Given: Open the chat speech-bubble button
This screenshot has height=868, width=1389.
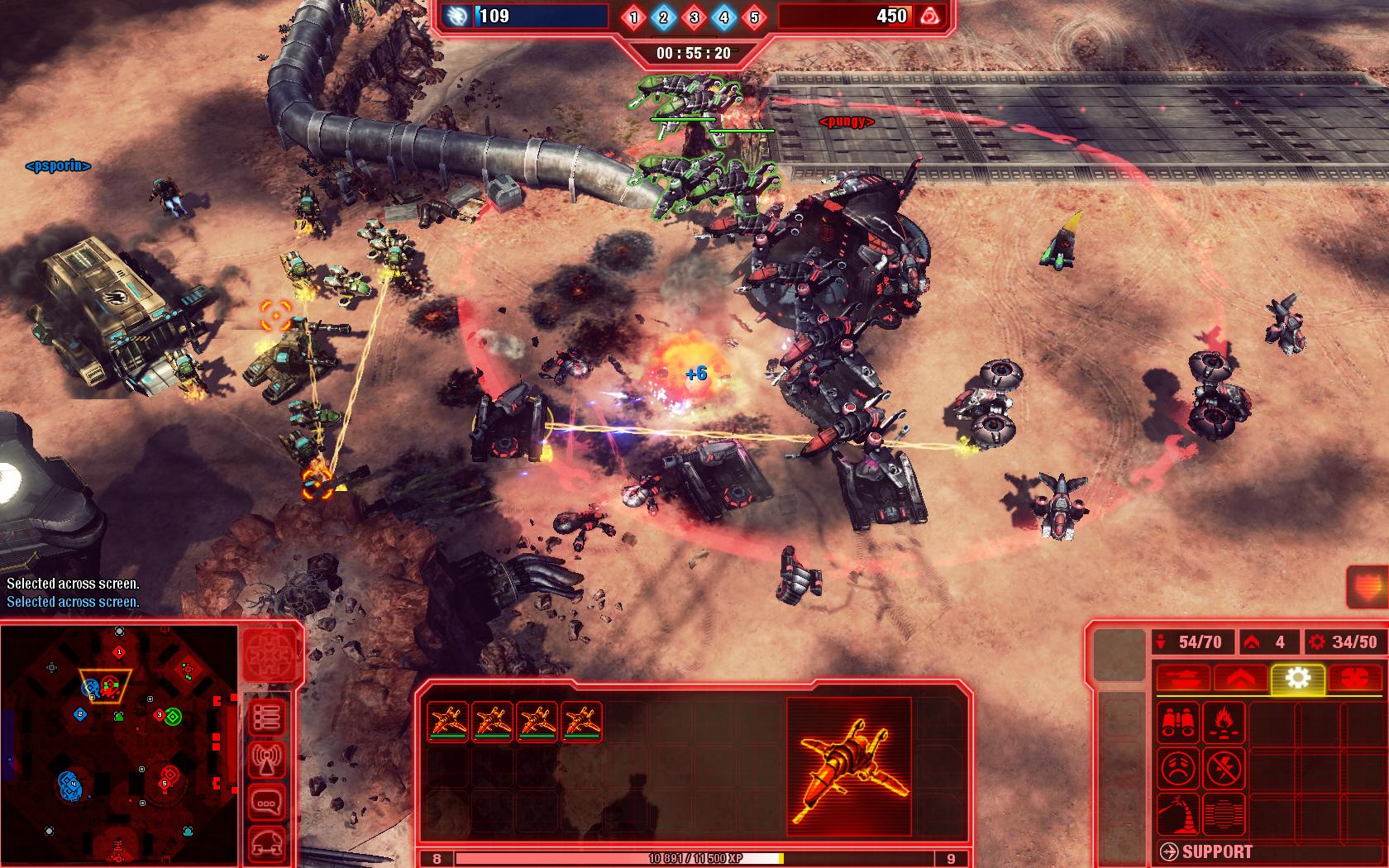Looking at the screenshot, I should pos(268,803).
